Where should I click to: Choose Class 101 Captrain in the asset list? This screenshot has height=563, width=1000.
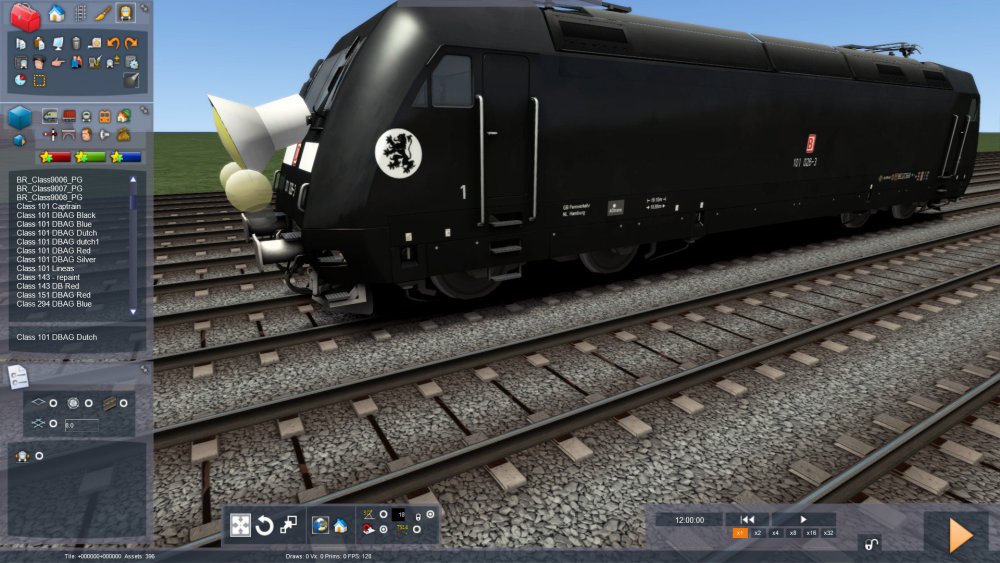(48, 206)
